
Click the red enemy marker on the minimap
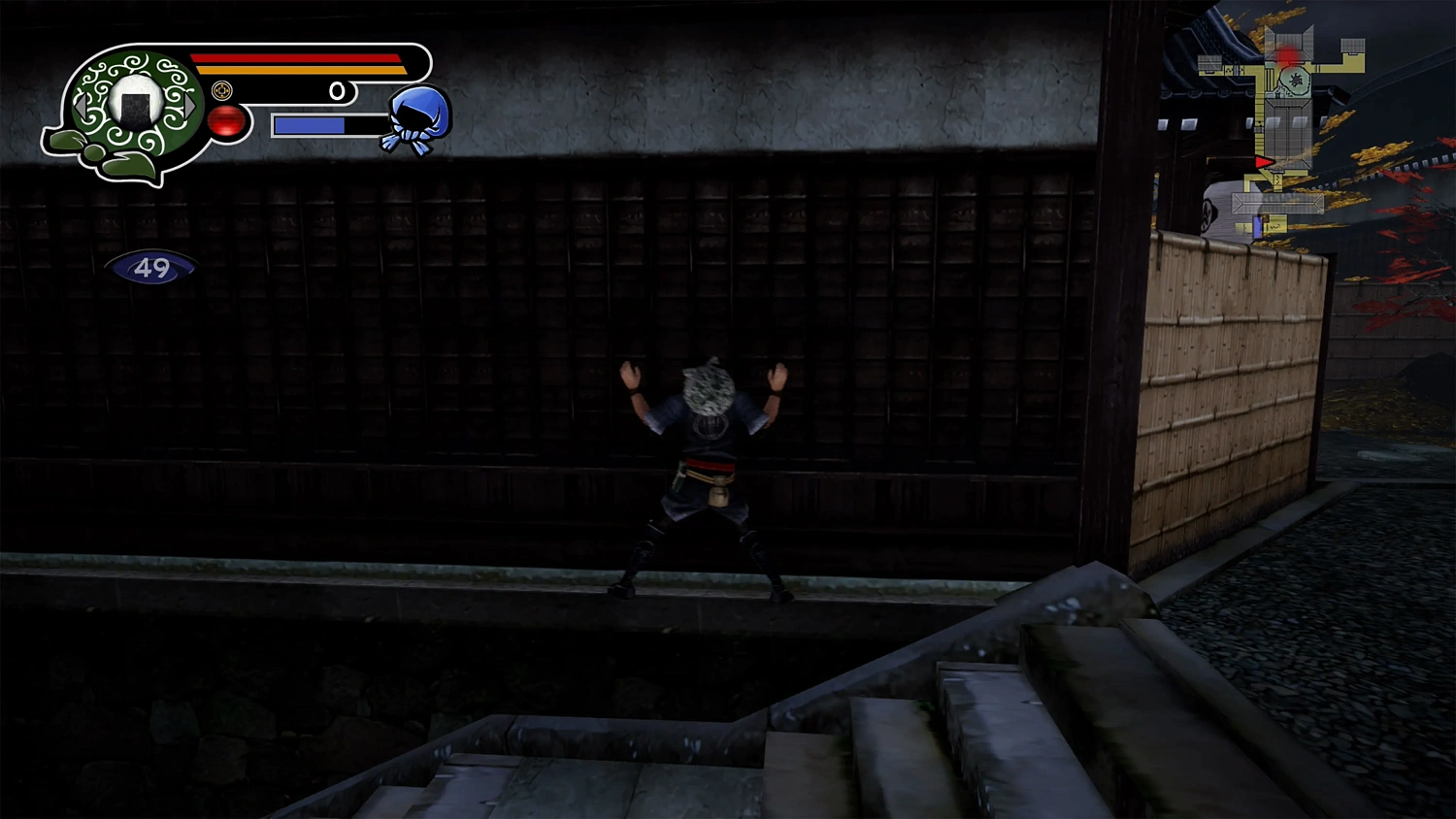click(x=1285, y=54)
